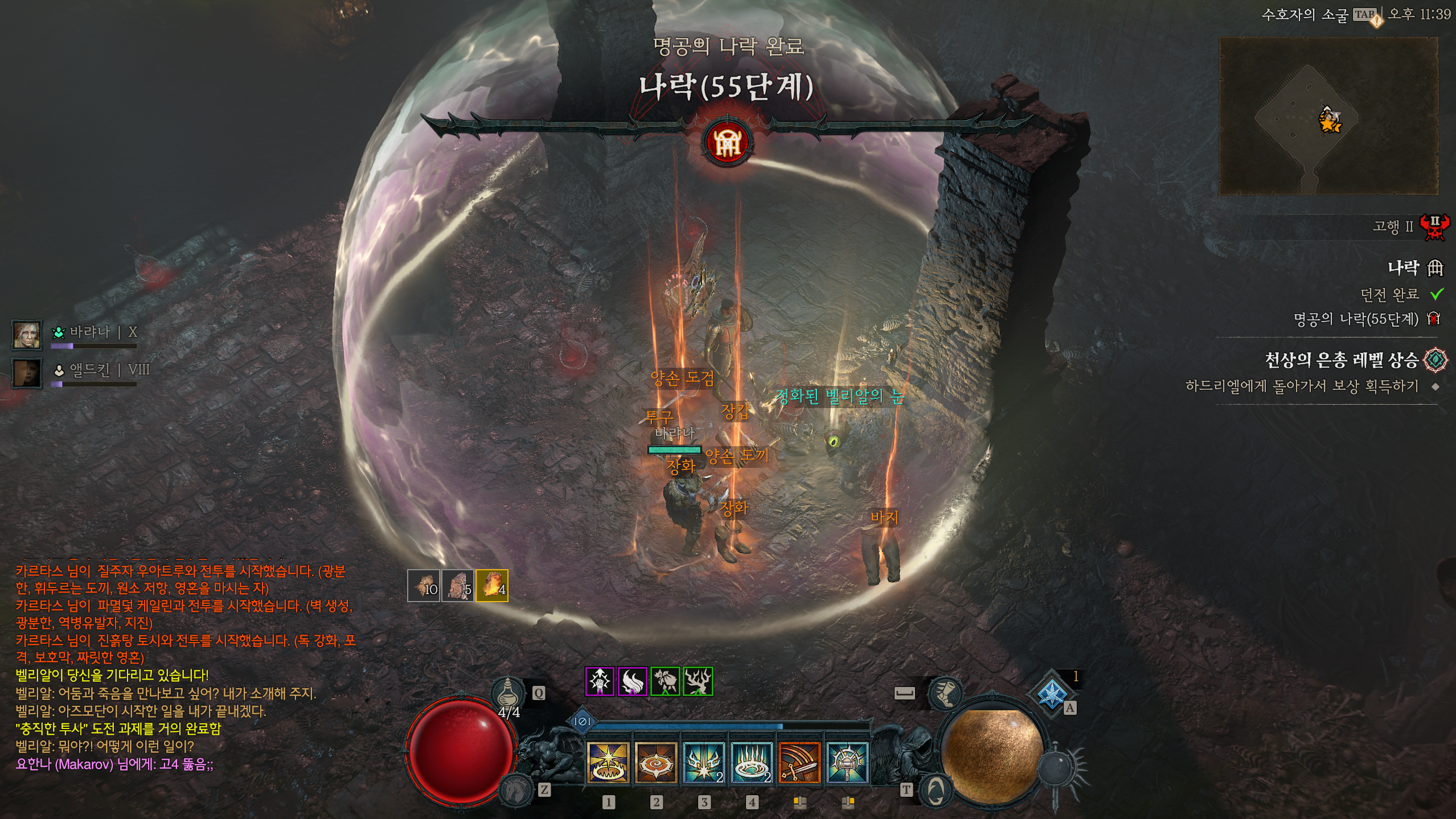Pick up the 양손 도검 loot label
1456x819 pixels.
point(682,378)
